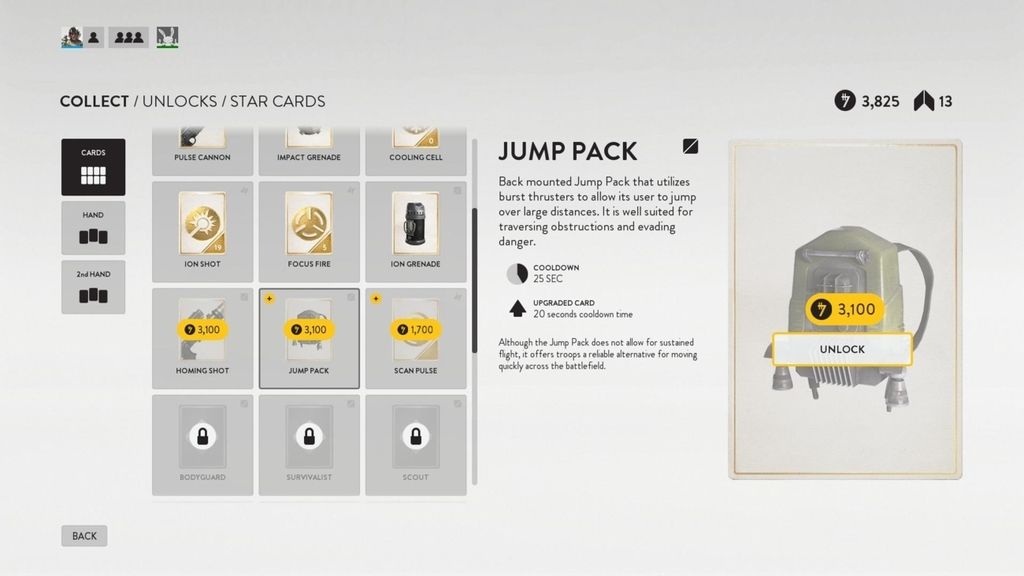Open the Hand tab
The width and height of the screenshot is (1024, 576).
coord(93,229)
